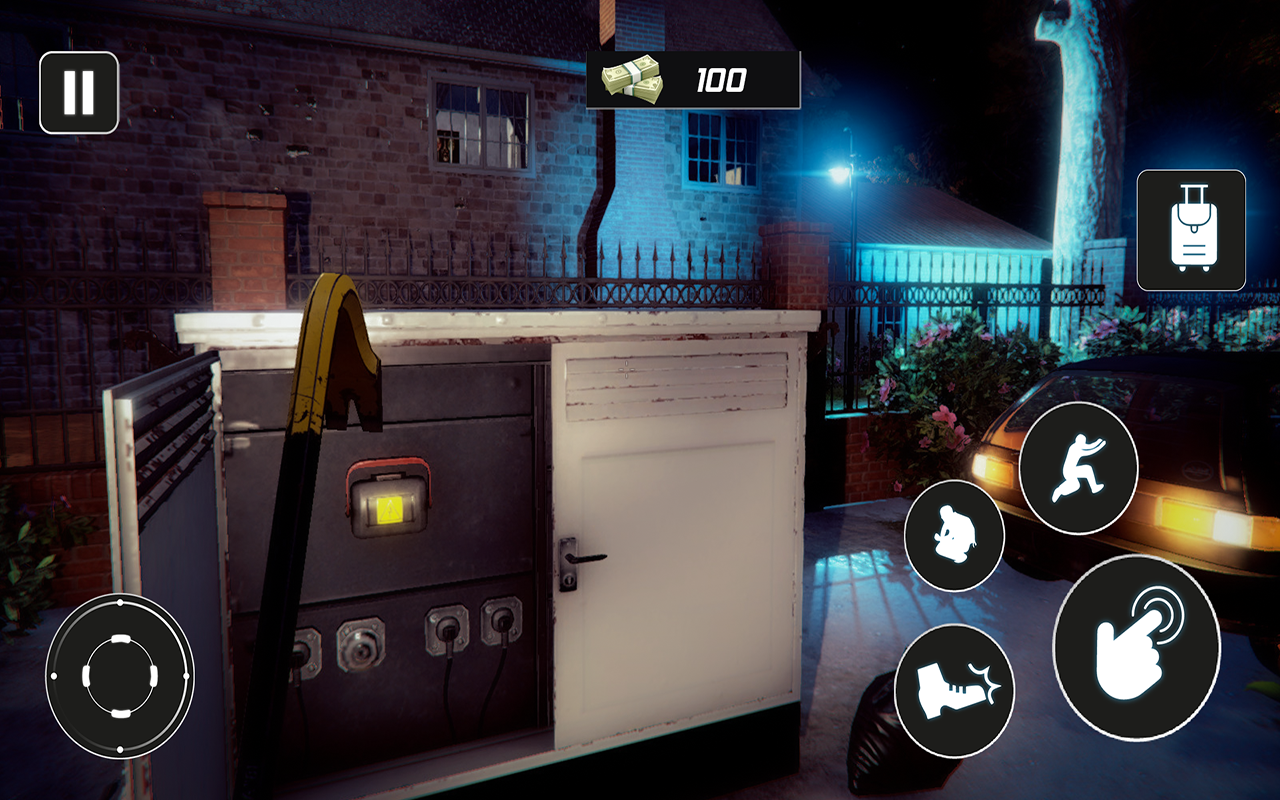Click the wall crosshair above the door
This screenshot has height=800, width=1280.
click(625, 372)
